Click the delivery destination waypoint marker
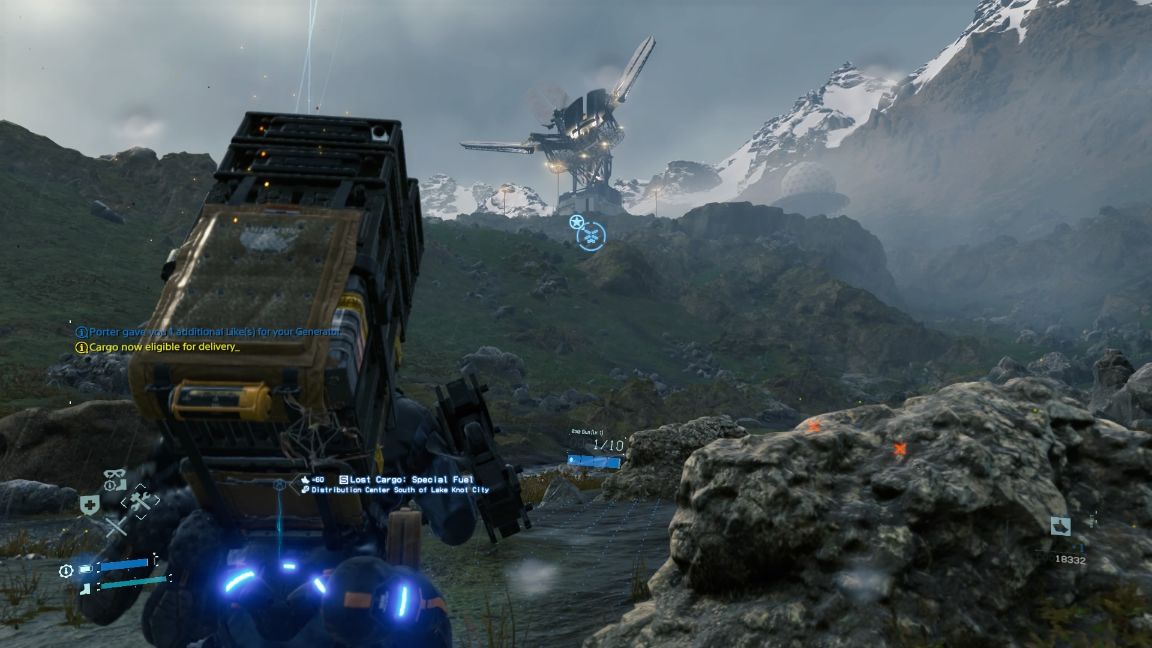Image resolution: width=1152 pixels, height=648 pixels. (592, 237)
